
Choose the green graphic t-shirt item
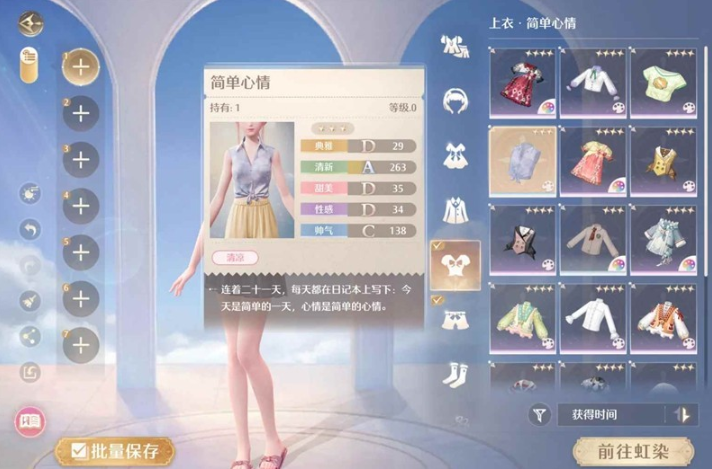(662, 78)
